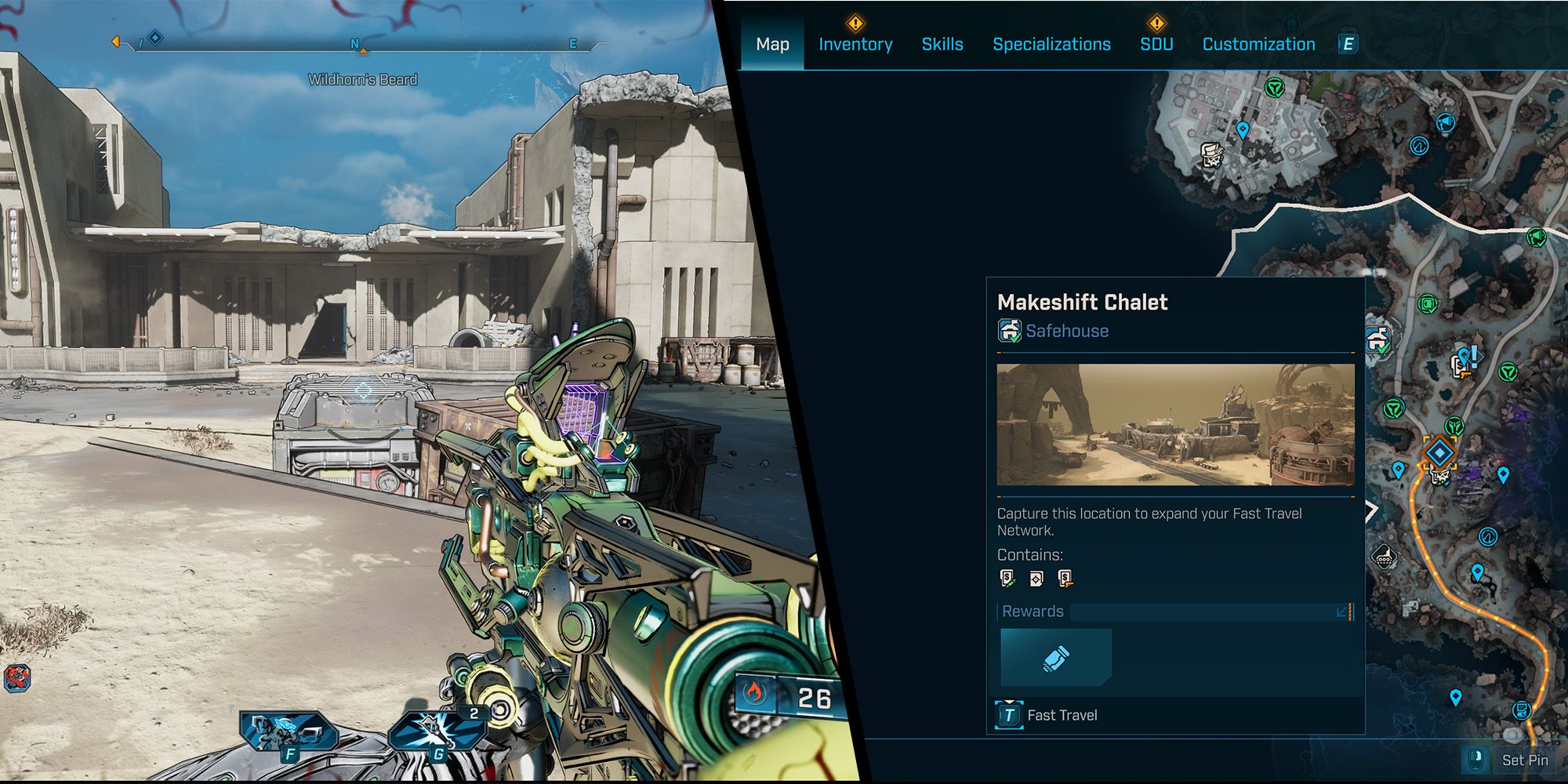Open the Inventory tab

855,45
